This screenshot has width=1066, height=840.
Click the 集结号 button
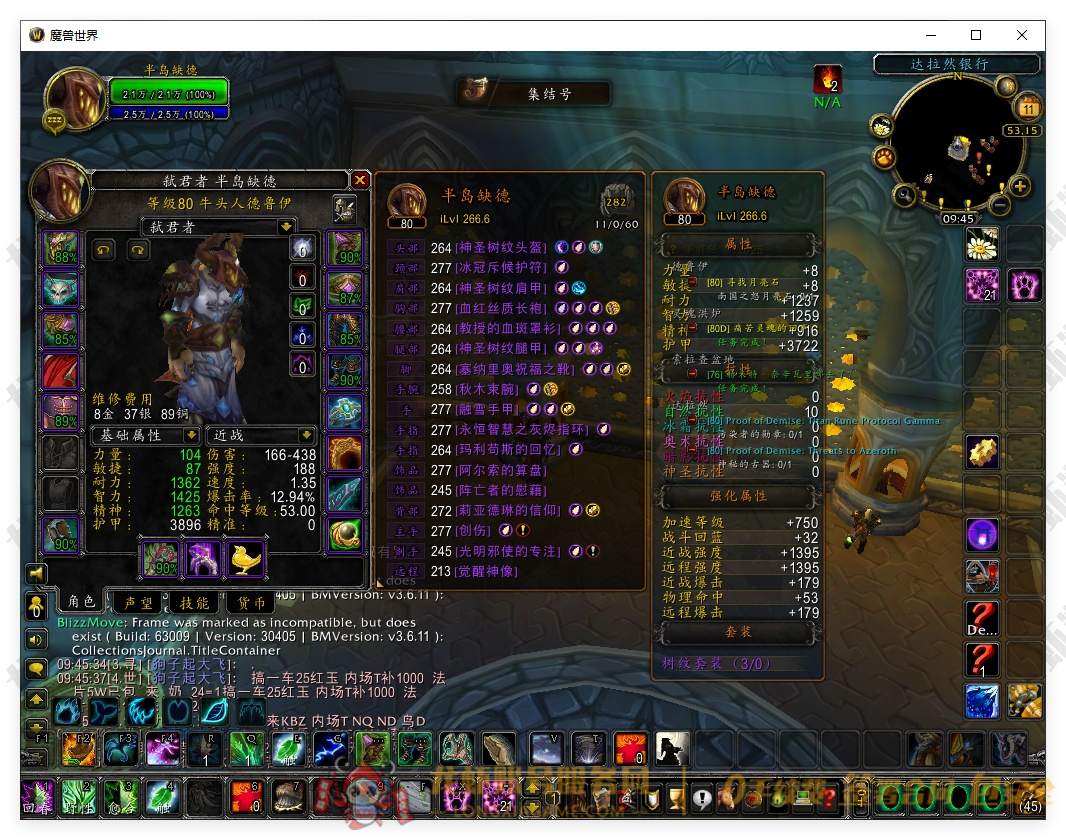click(535, 94)
